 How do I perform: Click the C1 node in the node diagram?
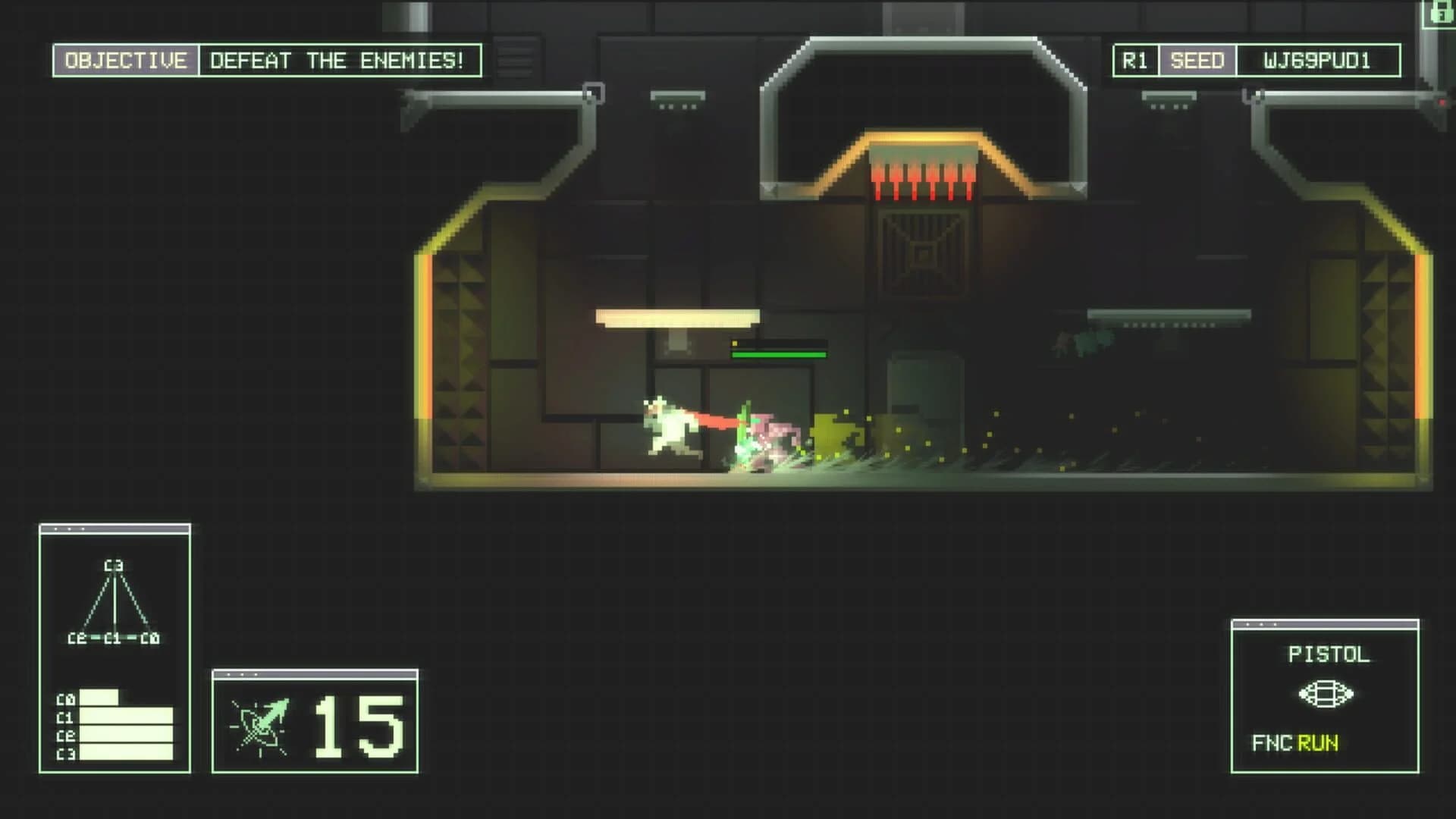[x=113, y=638]
